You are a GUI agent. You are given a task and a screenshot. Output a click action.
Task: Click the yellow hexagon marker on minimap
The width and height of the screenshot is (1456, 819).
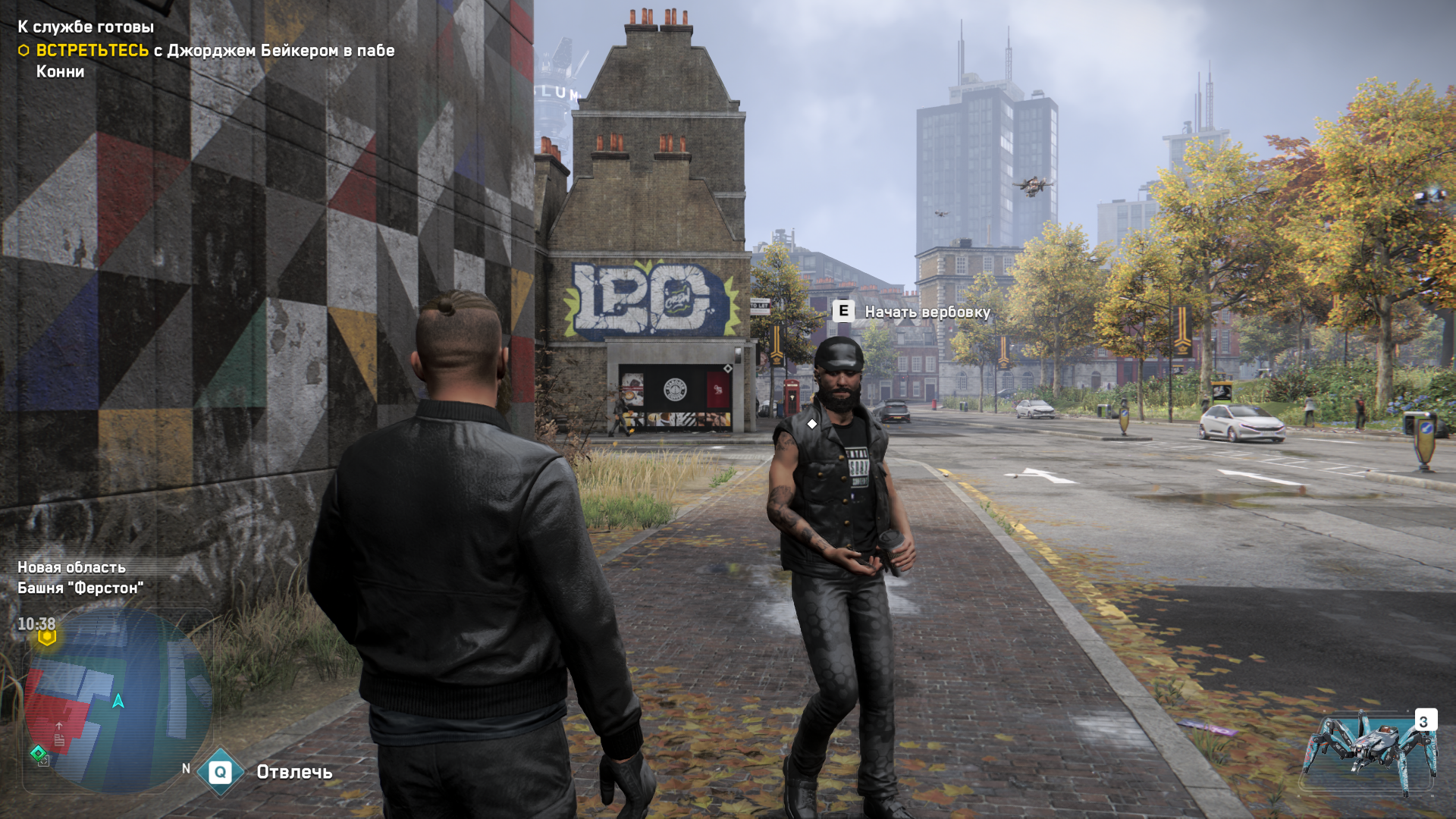47,638
